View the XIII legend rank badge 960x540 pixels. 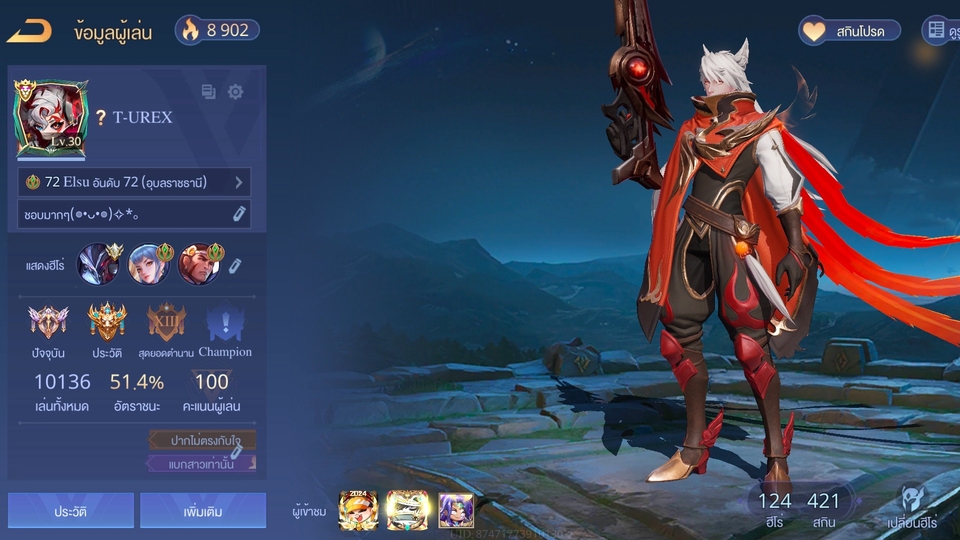pos(166,322)
